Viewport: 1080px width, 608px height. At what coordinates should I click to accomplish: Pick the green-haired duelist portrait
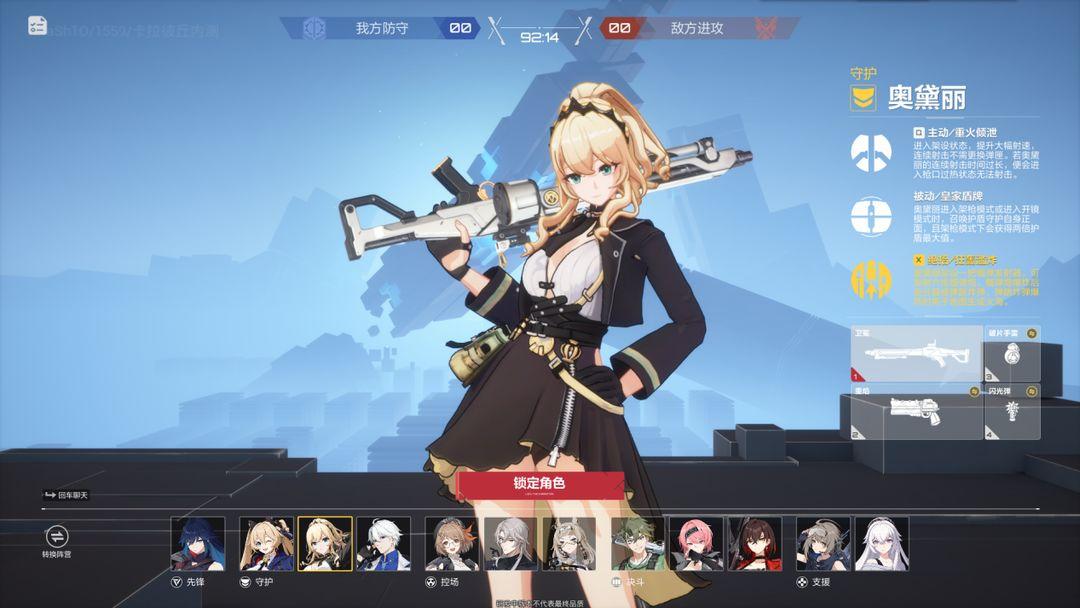(x=638, y=543)
